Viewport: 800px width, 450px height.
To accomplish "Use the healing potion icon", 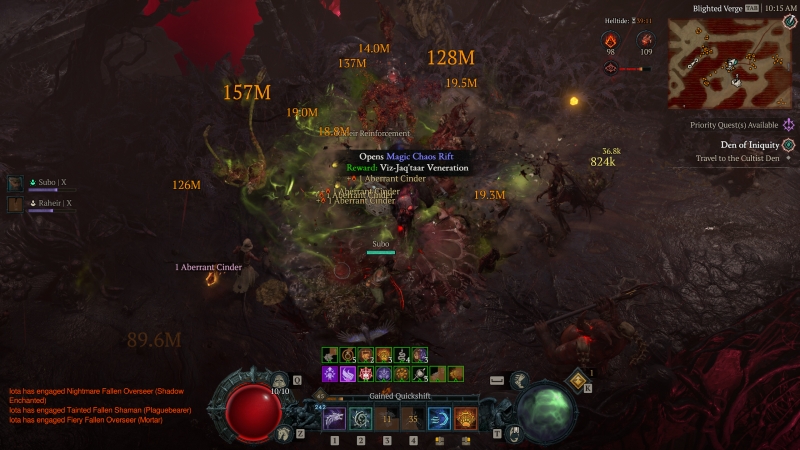I will point(281,381).
